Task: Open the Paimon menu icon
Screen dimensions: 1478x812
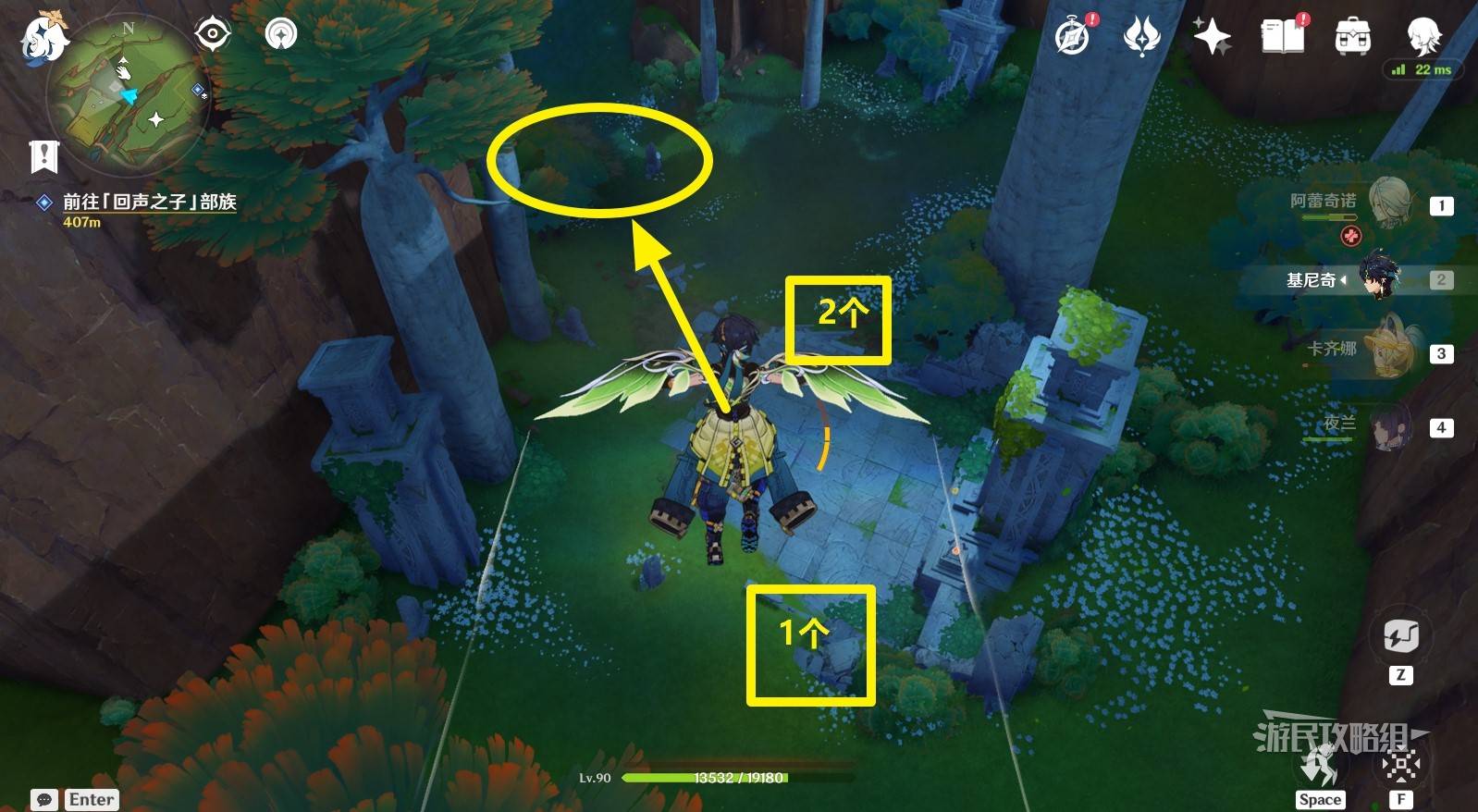Action: (43, 39)
